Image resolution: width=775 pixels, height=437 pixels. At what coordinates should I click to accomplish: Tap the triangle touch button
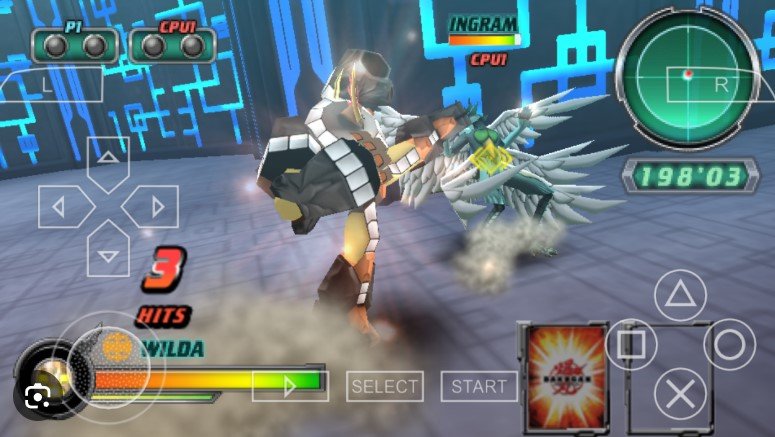point(680,295)
